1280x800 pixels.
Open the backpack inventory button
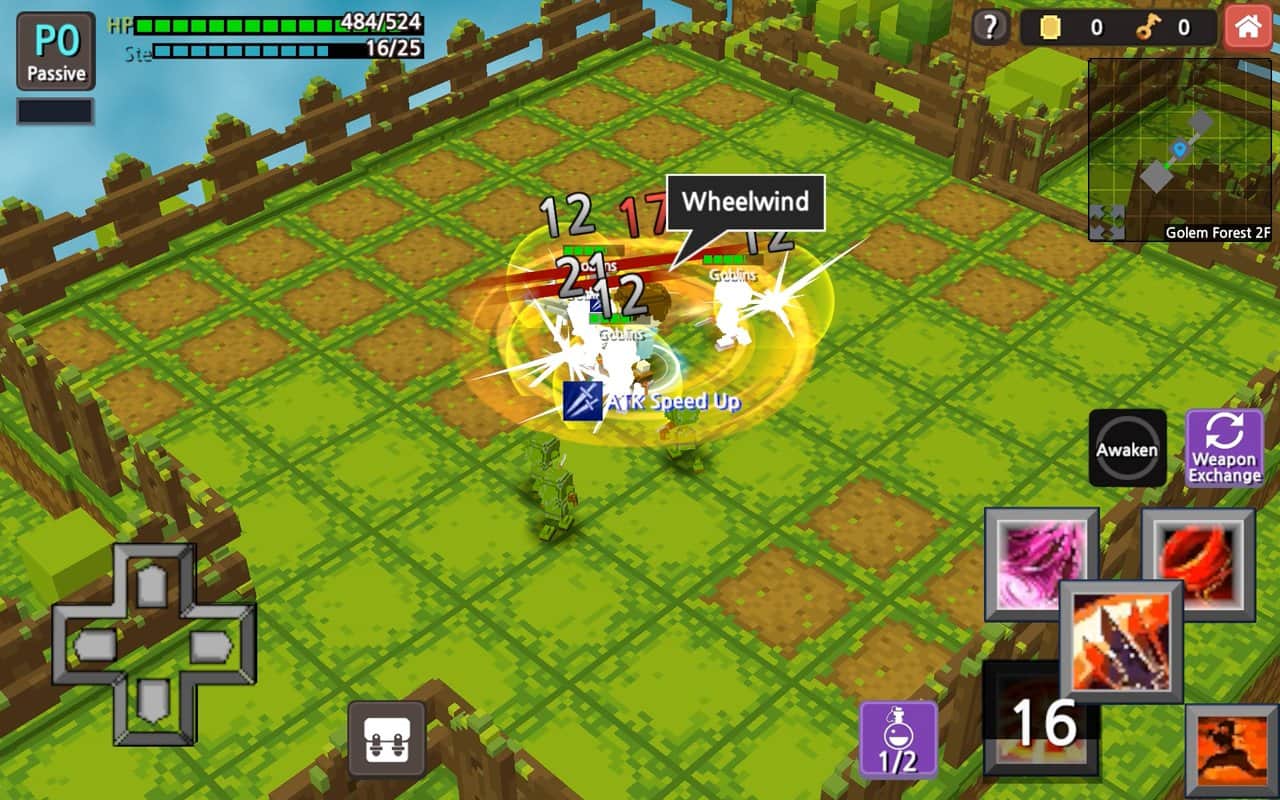387,739
